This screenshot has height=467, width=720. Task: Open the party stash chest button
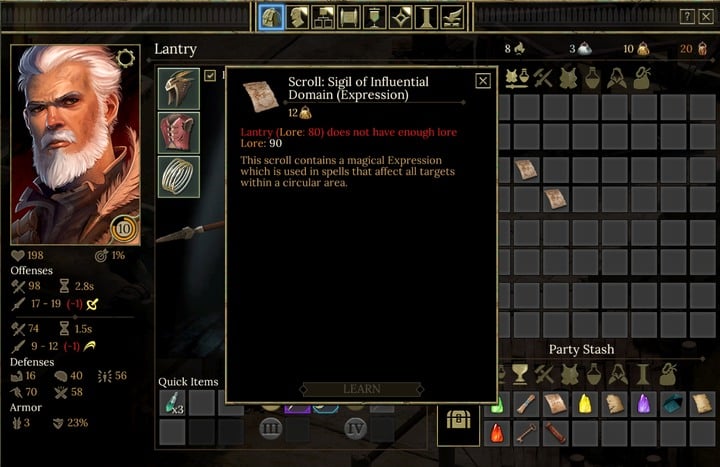click(458, 420)
